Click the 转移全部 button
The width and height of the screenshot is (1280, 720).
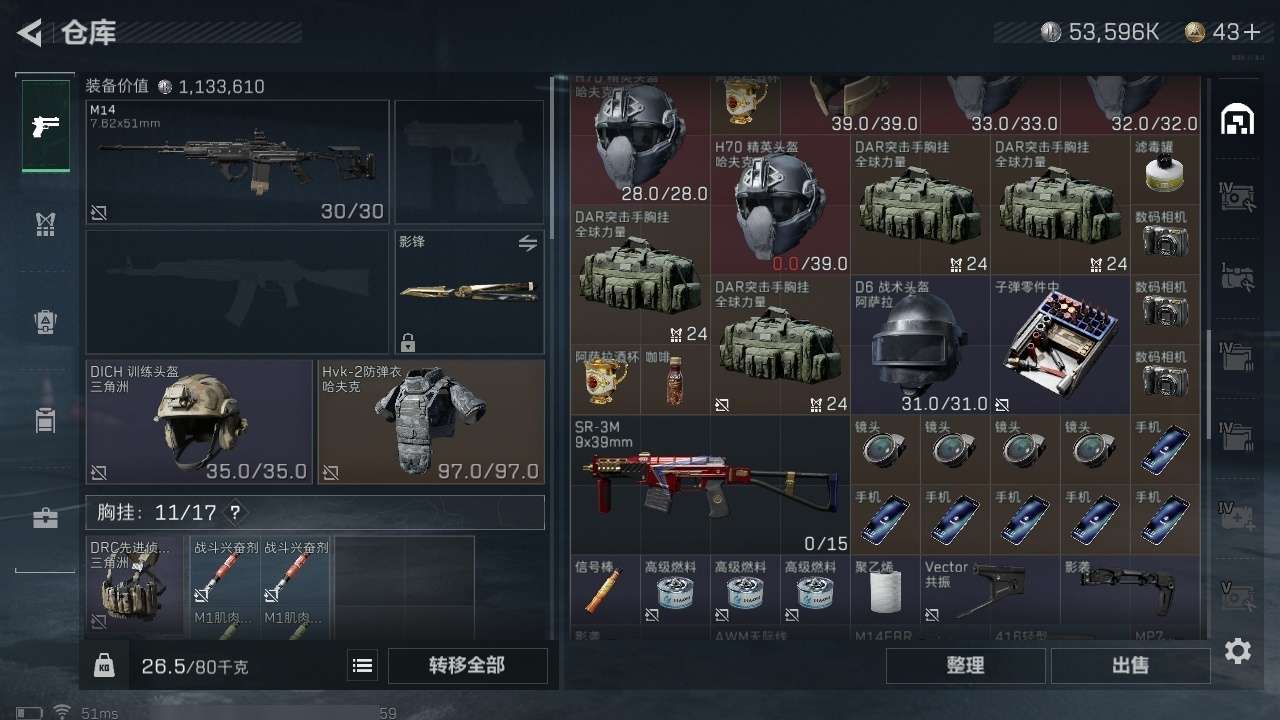pyautogui.click(x=467, y=665)
